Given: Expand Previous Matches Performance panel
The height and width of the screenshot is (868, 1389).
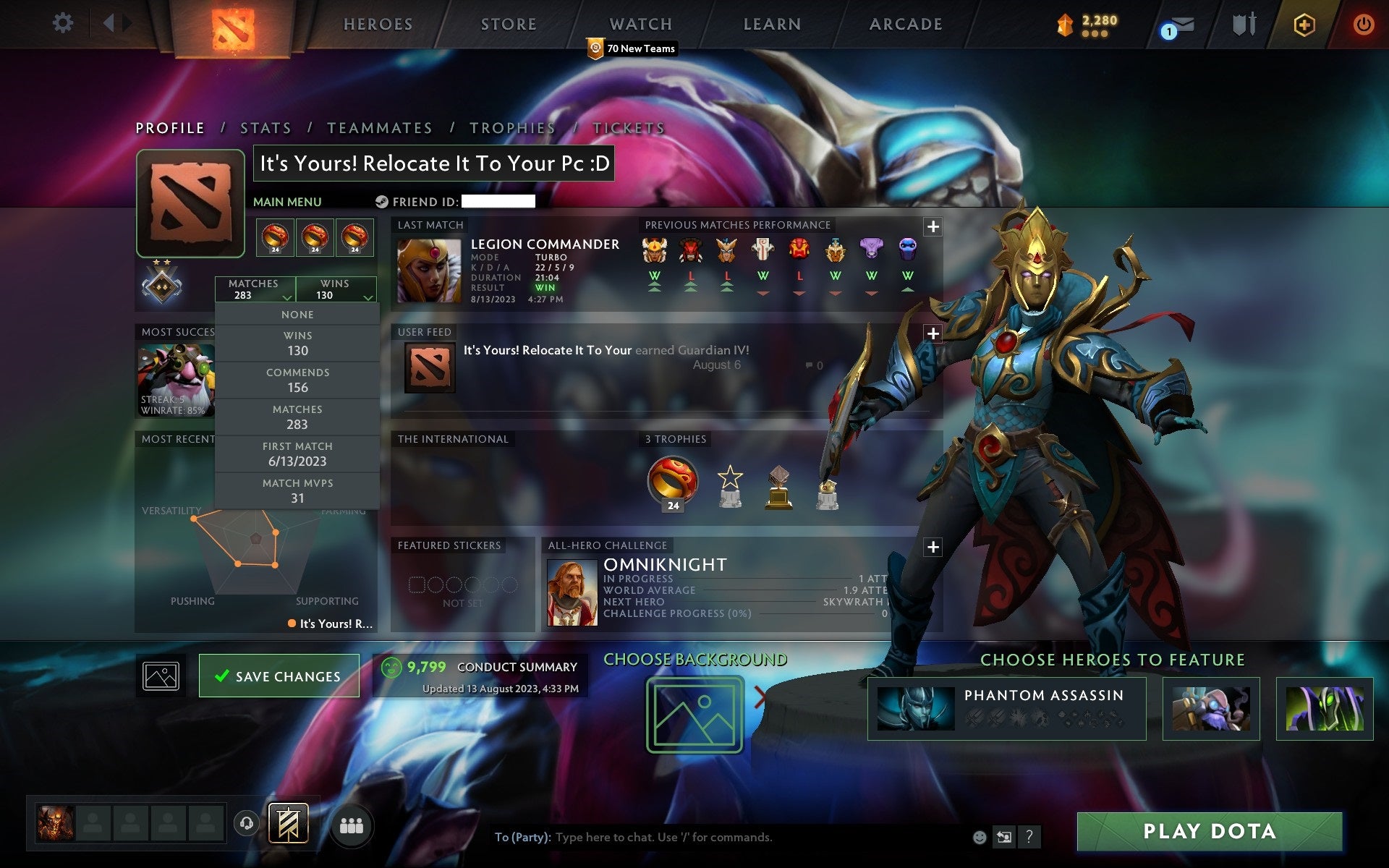Looking at the screenshot, I should [933, 226].
